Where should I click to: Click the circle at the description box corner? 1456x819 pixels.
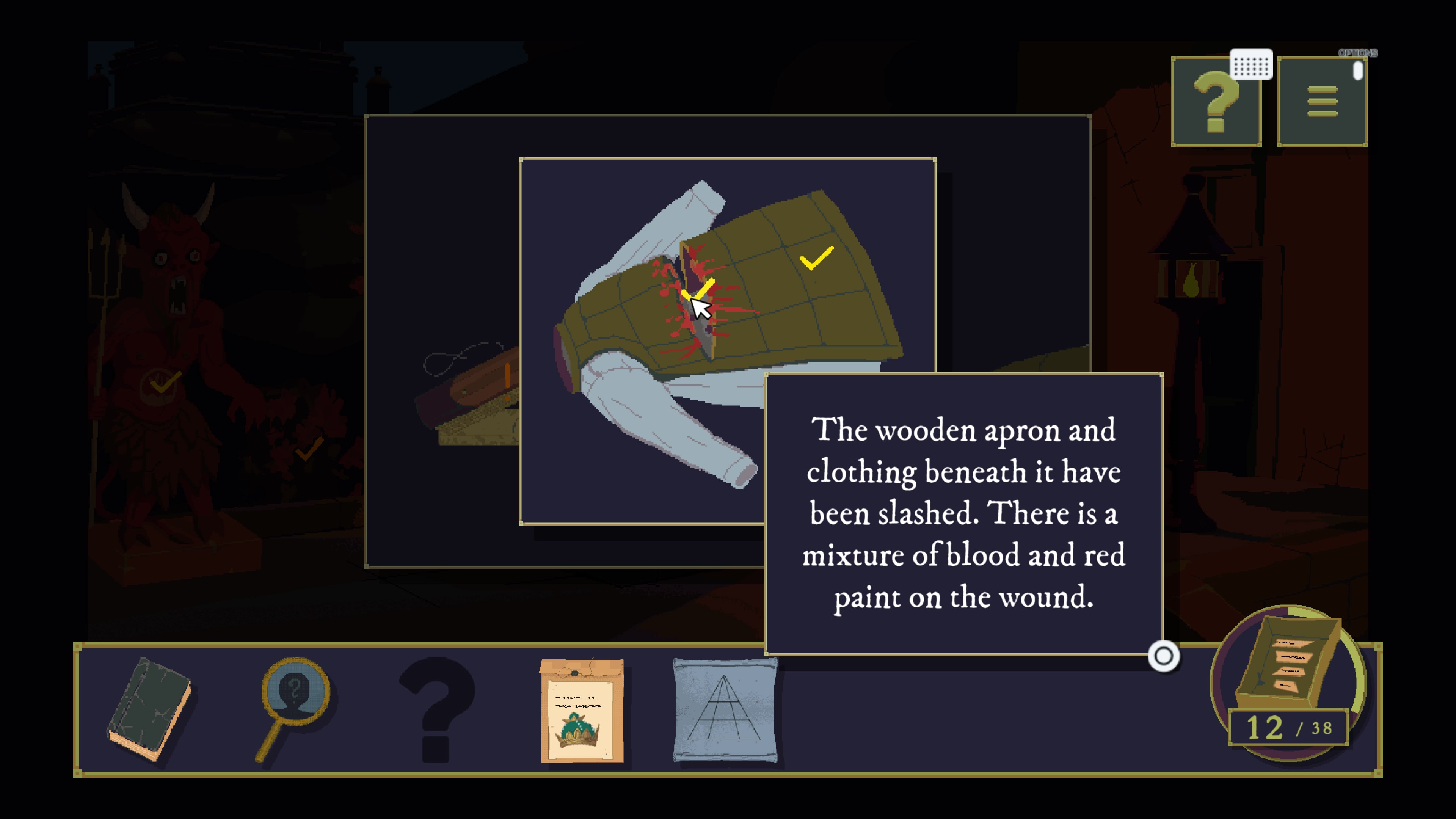1163,656
